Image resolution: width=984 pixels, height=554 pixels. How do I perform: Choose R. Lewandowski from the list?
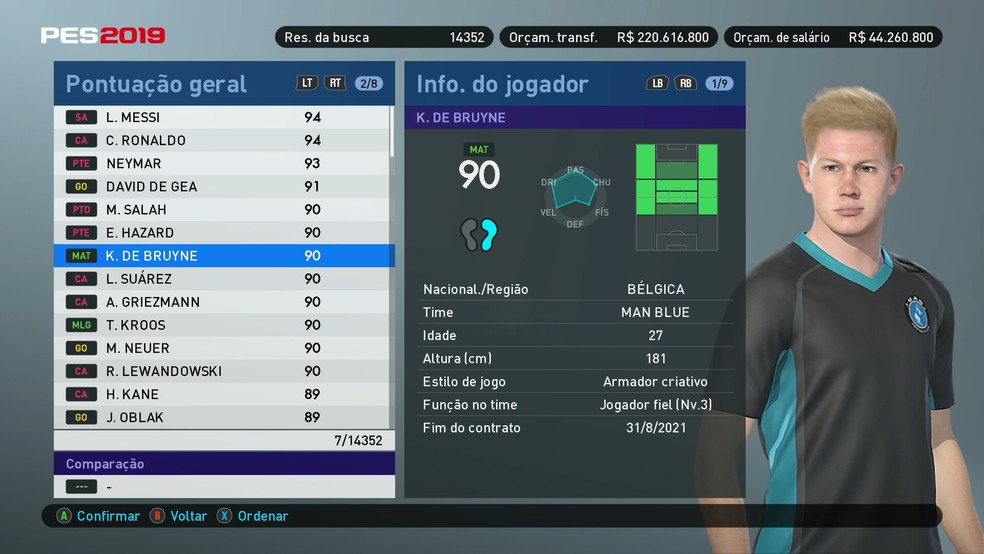tap(220, 370)
